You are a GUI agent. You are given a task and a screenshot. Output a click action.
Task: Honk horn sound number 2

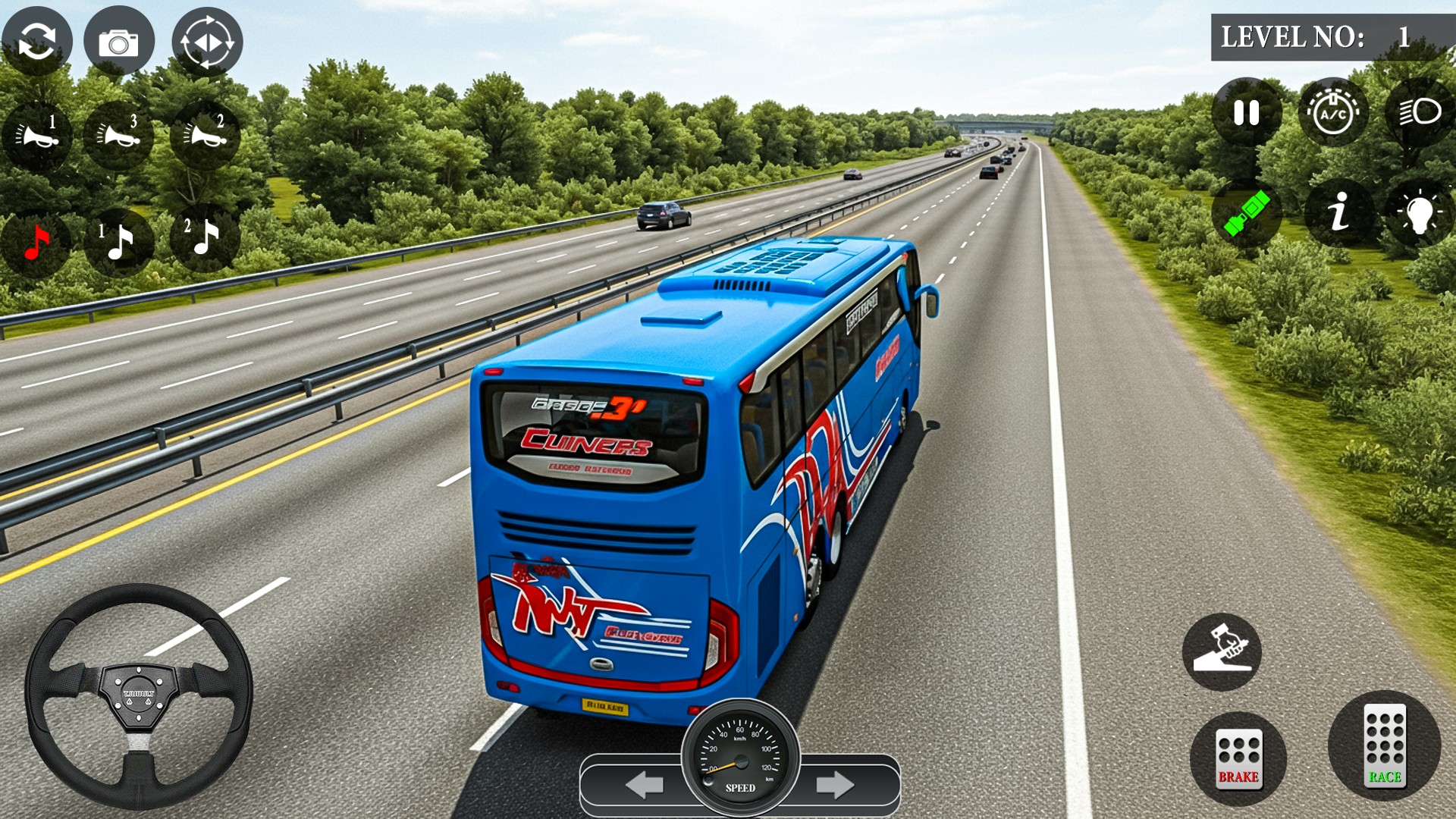pyautogui.click(x=203, y=135)
